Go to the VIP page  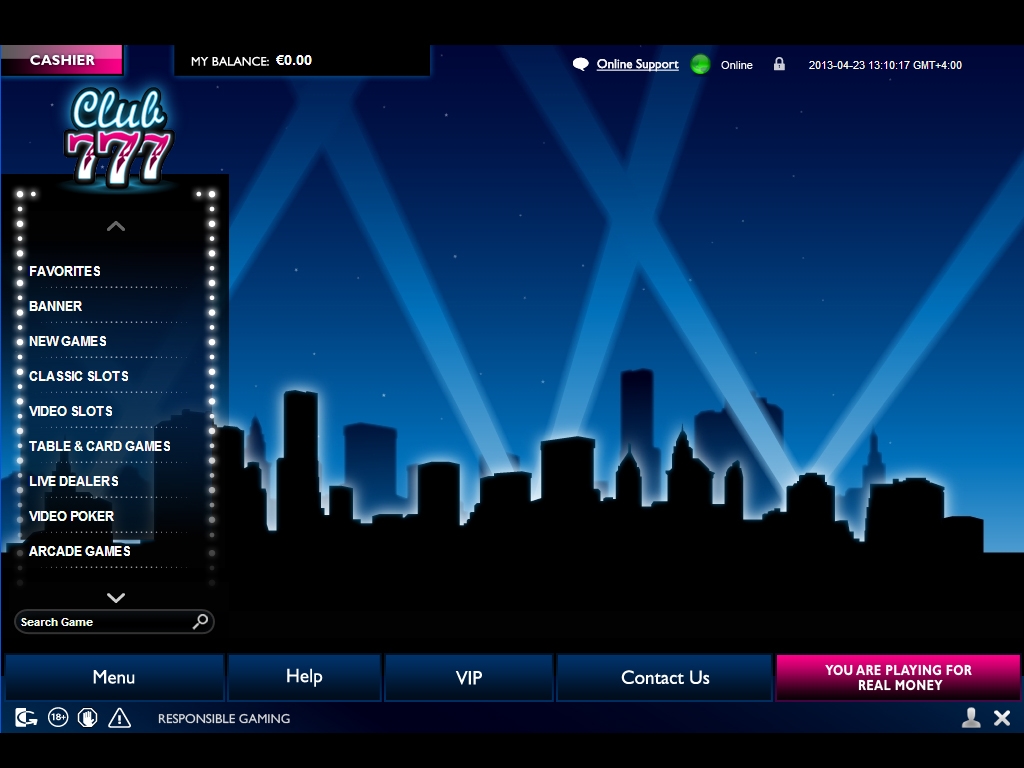point(469,677)
